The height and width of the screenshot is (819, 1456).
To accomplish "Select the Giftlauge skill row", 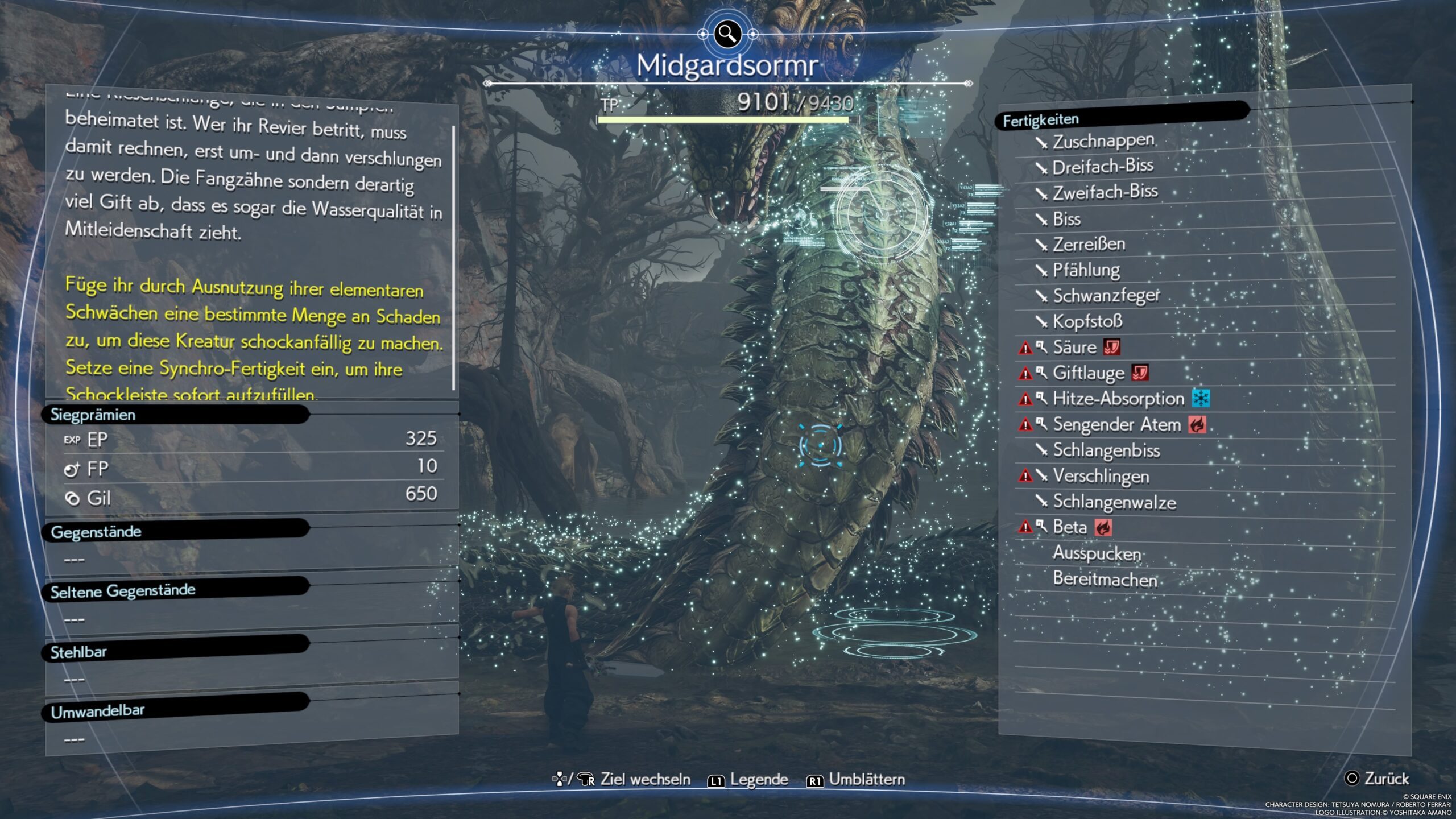I will point(1088,373).
